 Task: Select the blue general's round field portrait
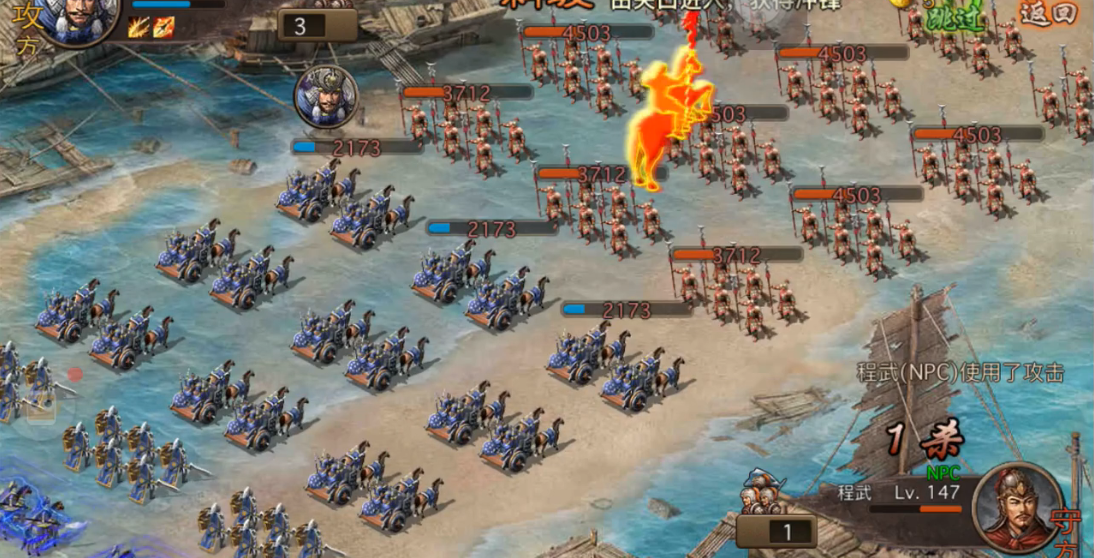click(321, 97)
